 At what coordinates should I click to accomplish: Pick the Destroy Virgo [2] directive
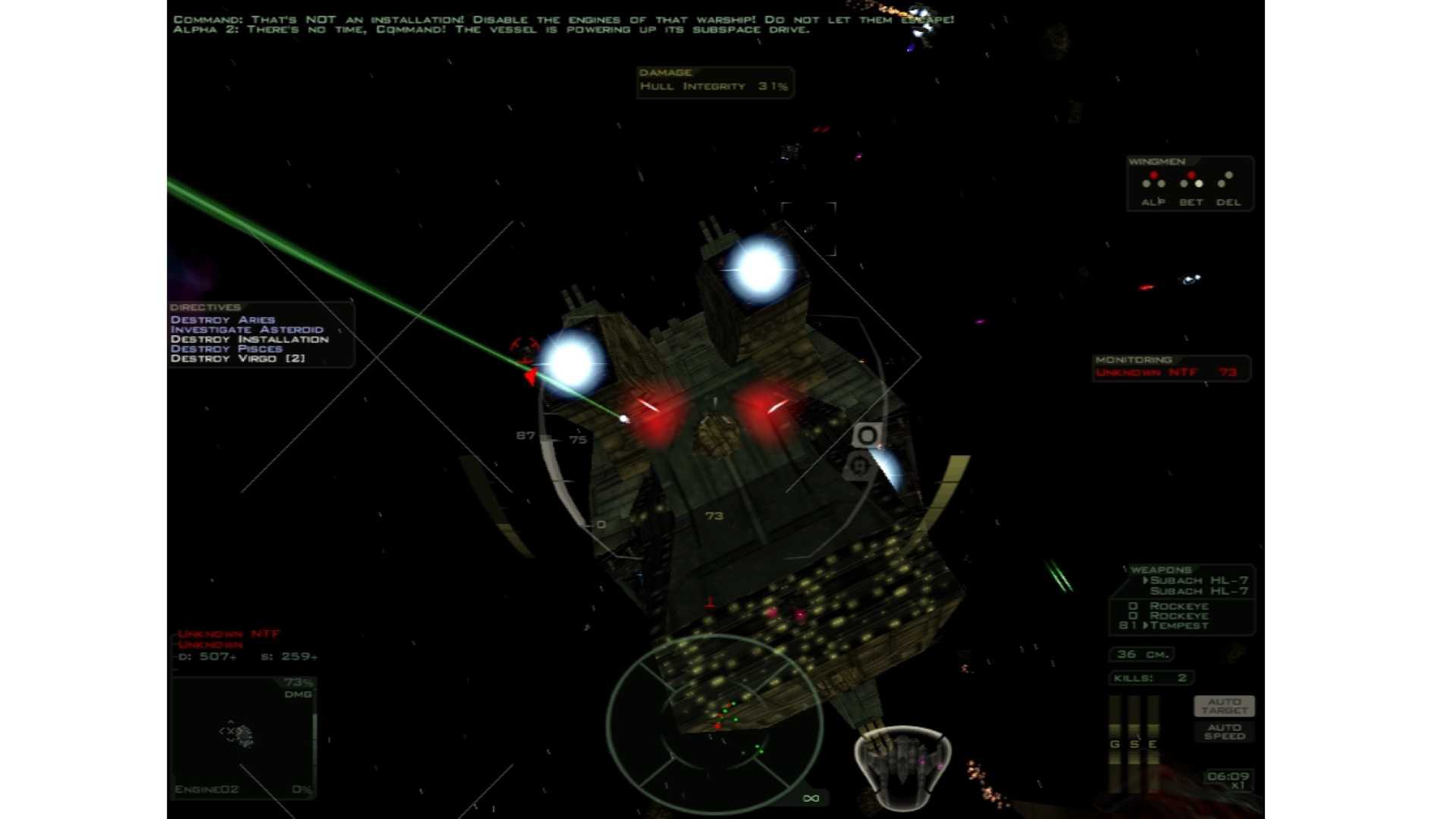point(238,359)
